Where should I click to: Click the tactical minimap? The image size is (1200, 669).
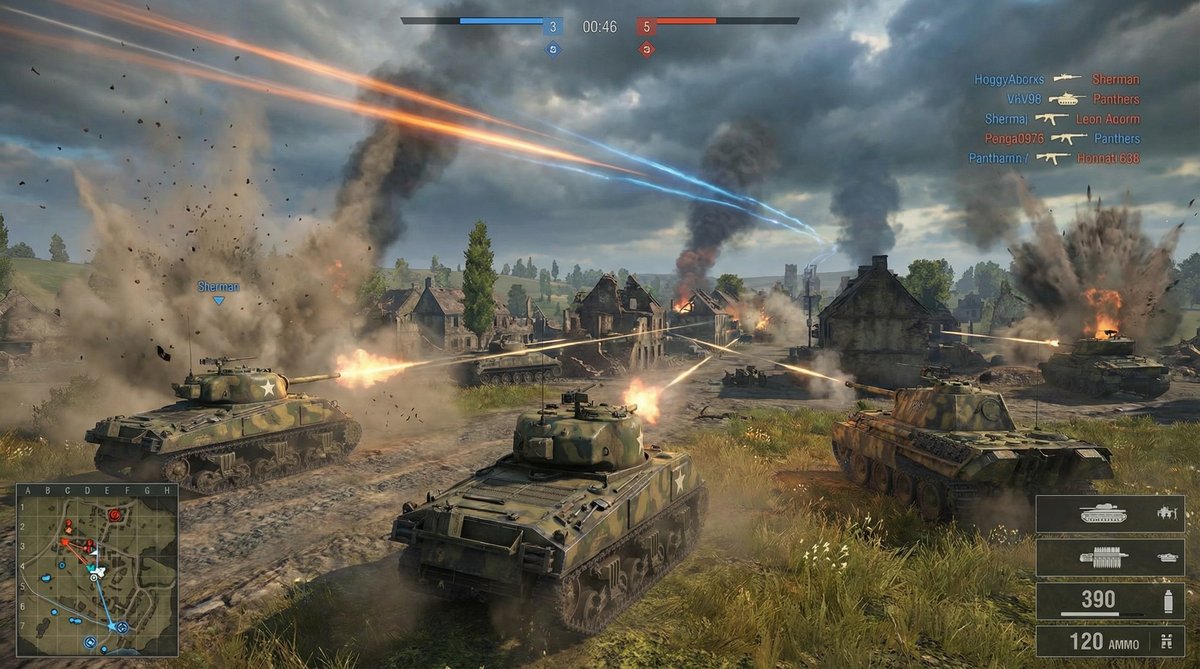click(x=96, y=570)
